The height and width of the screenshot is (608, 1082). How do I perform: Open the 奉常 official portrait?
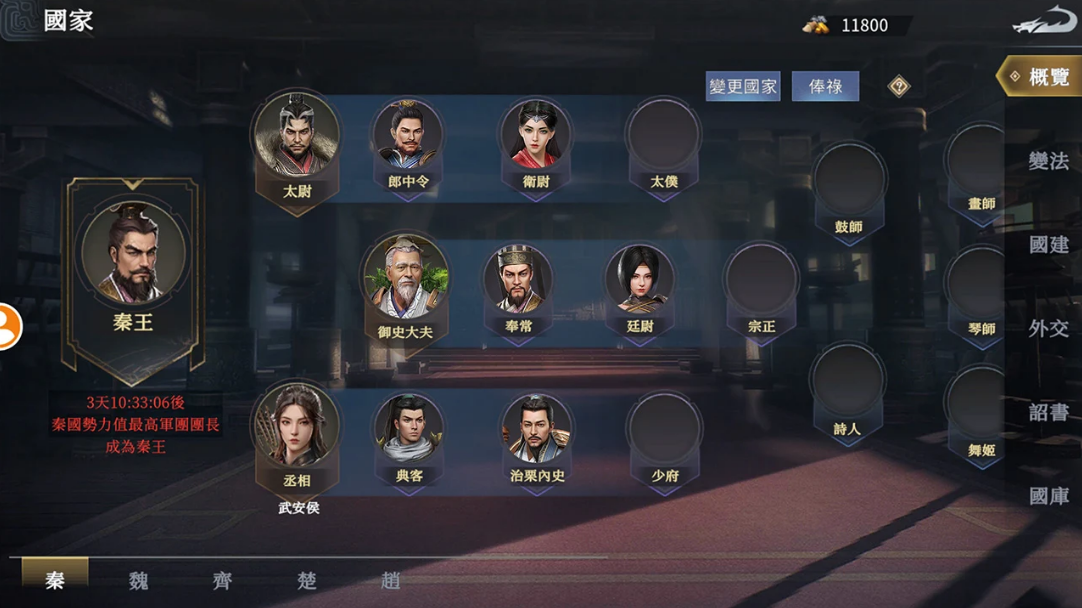pyautogui.click(x=518, y=280)
